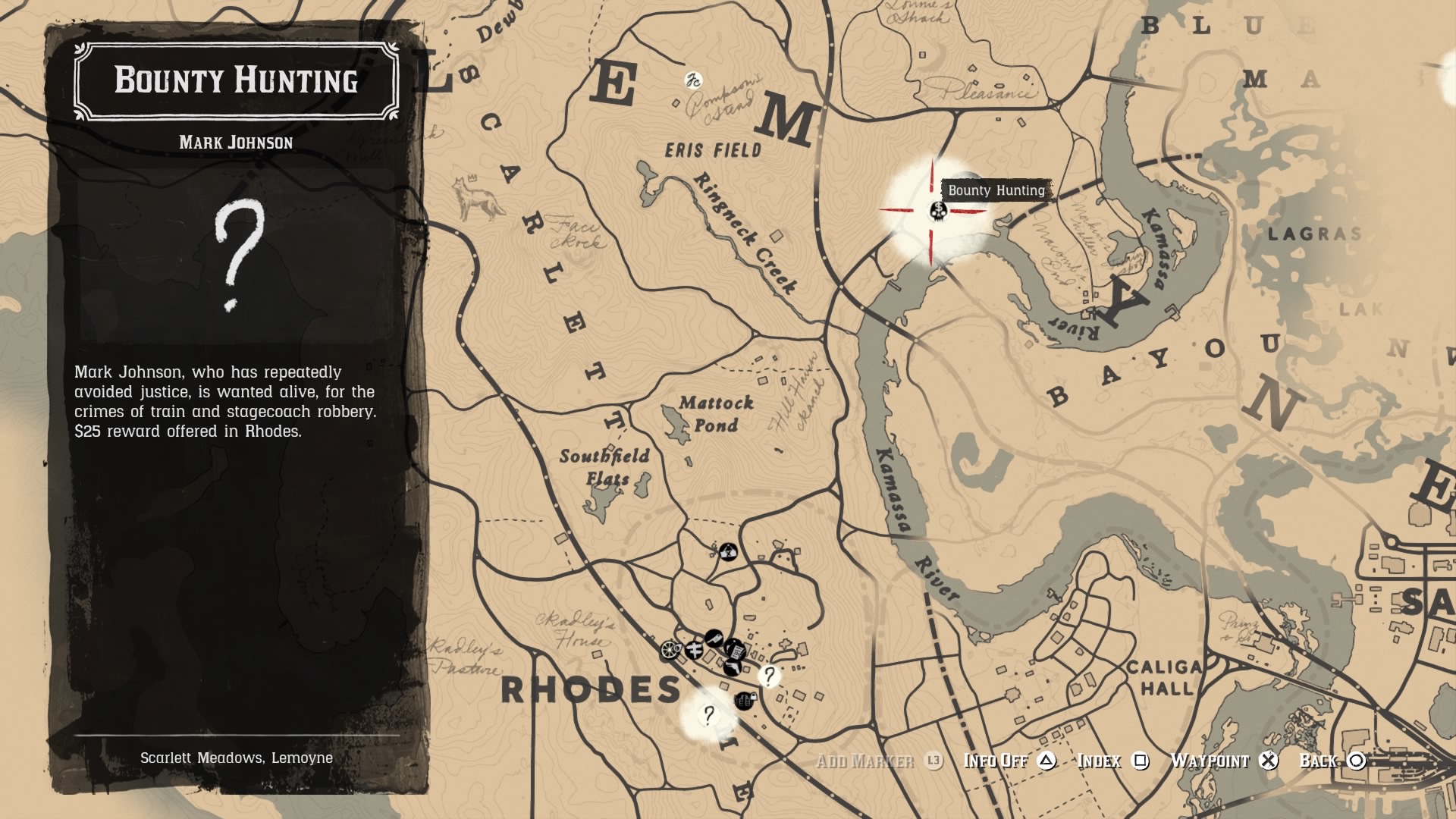The width and height of the screenshot is (1456, 819).
Task: Click the gunsmith pistol icon in Rhodes
Action: (733, 668)
